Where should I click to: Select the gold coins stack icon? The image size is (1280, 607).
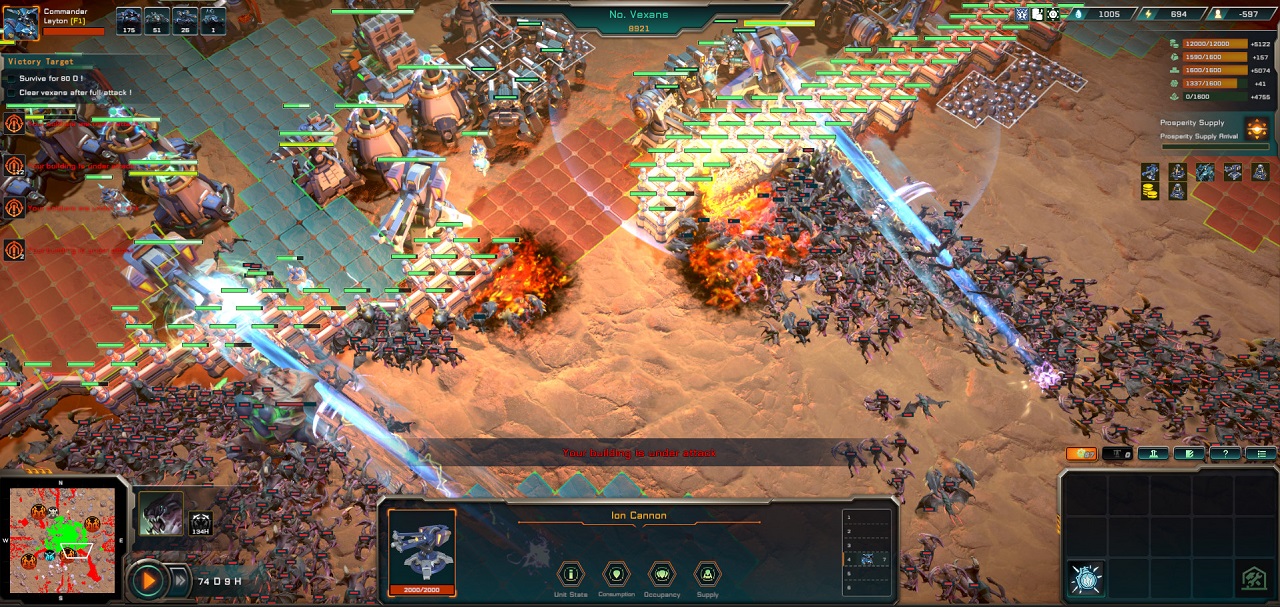pyautogui.click(x=1150, y=191)
